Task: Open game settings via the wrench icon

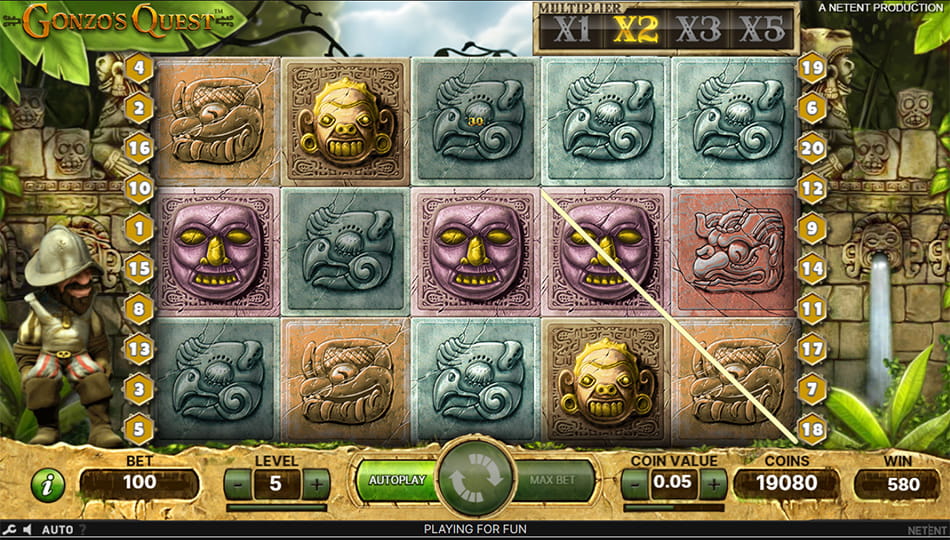Action: 10,529
